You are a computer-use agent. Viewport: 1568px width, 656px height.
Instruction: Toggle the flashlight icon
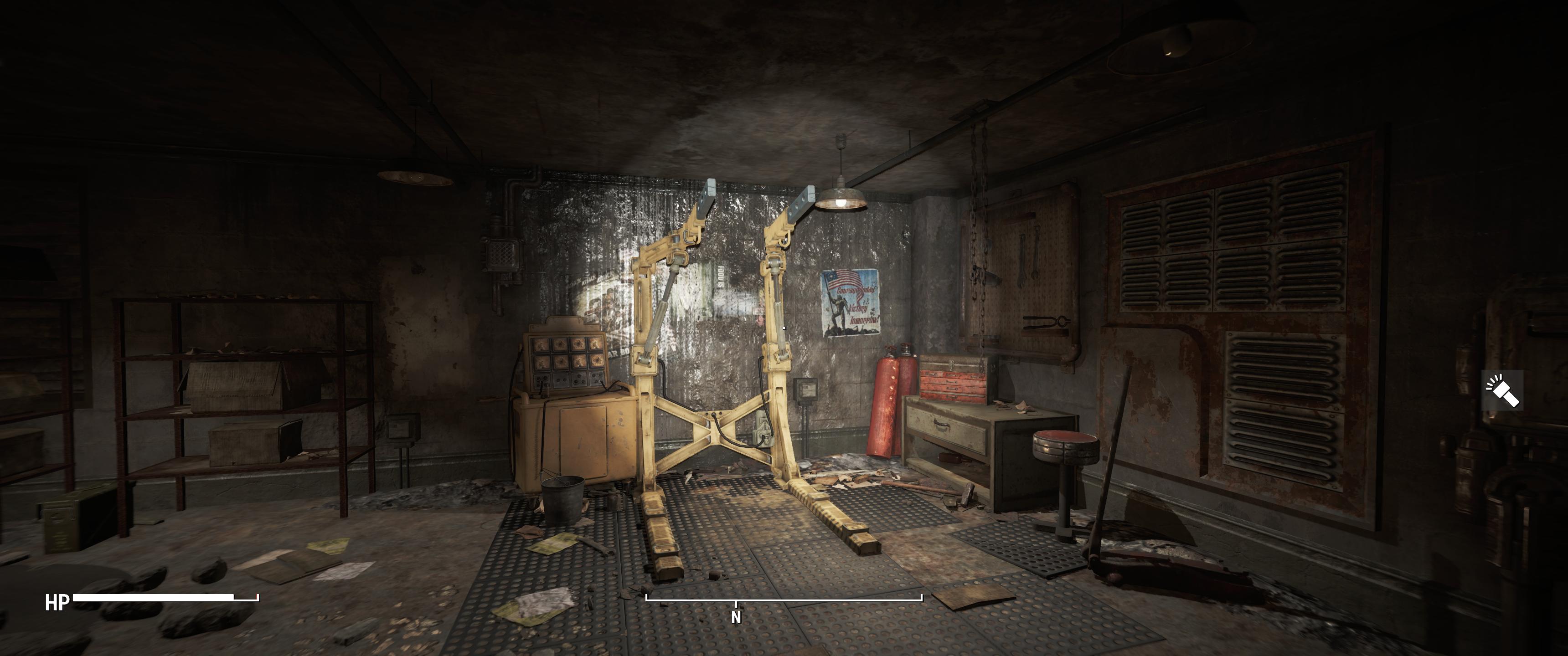coord(1502,391)
